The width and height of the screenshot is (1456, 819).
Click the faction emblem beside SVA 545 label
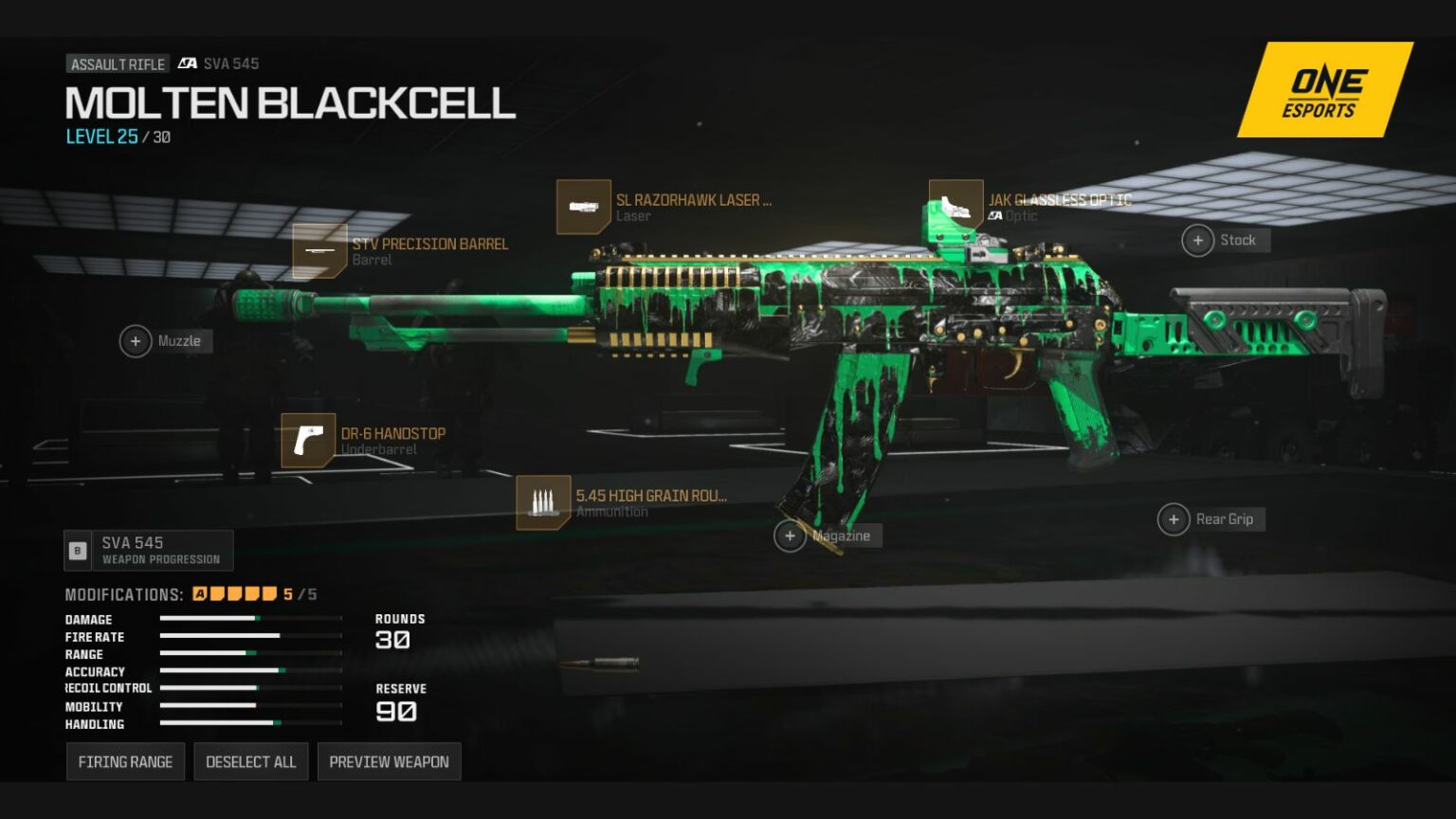pos(188,64)
